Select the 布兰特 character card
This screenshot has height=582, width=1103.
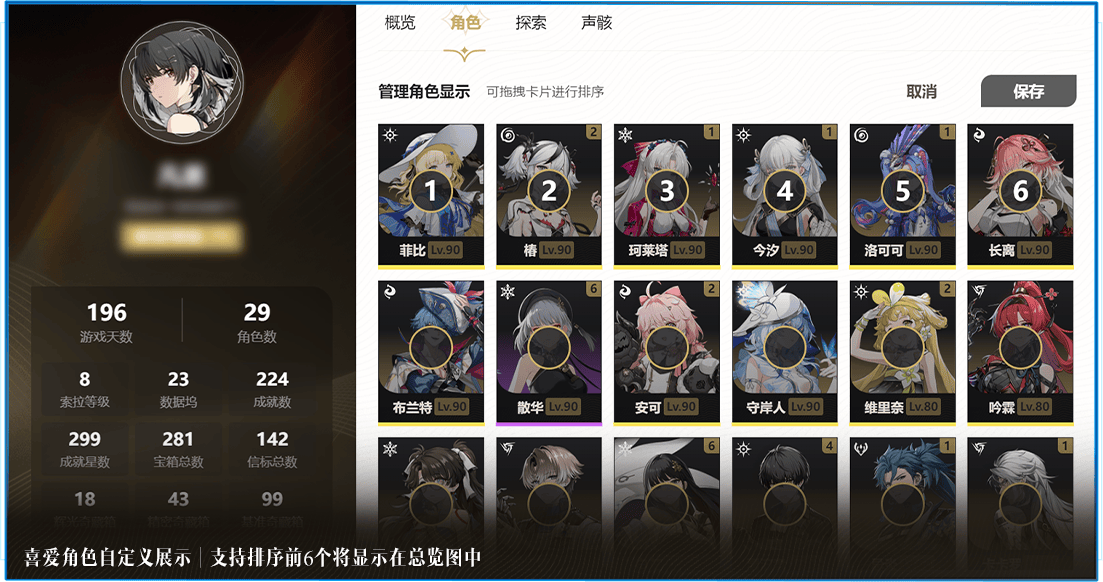point(431,350)
